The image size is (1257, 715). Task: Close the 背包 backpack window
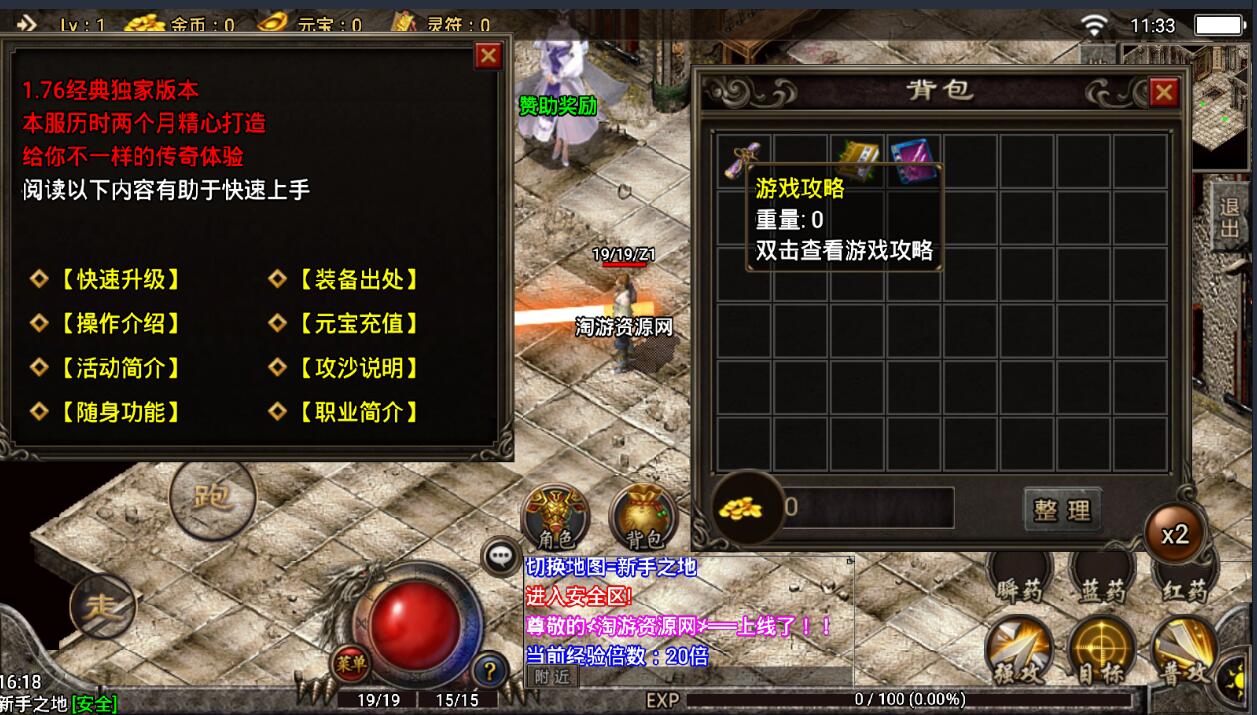tap(1163, 93)
